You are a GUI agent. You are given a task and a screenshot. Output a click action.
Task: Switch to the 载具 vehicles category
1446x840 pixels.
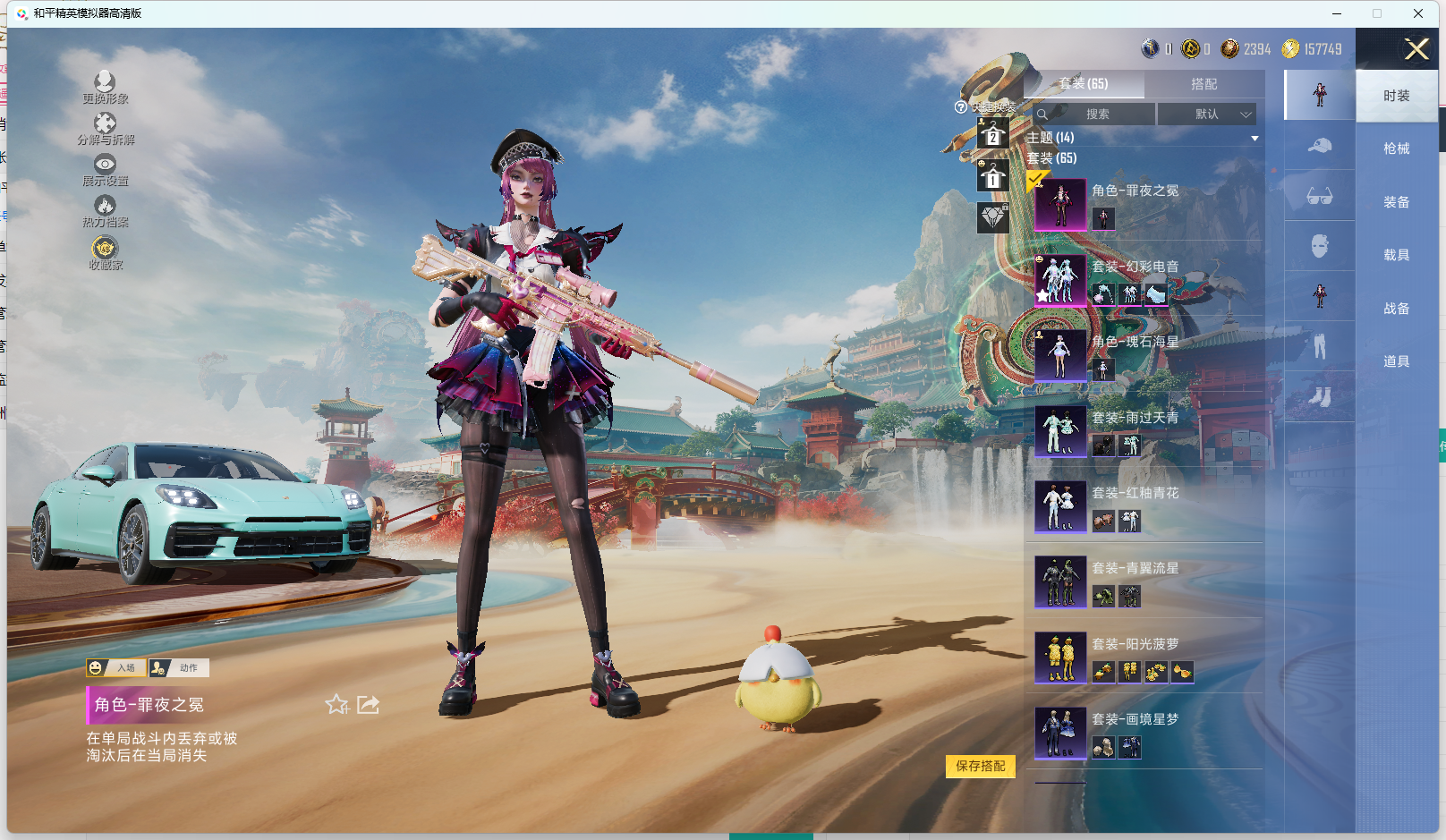(x=1396, y=255)
